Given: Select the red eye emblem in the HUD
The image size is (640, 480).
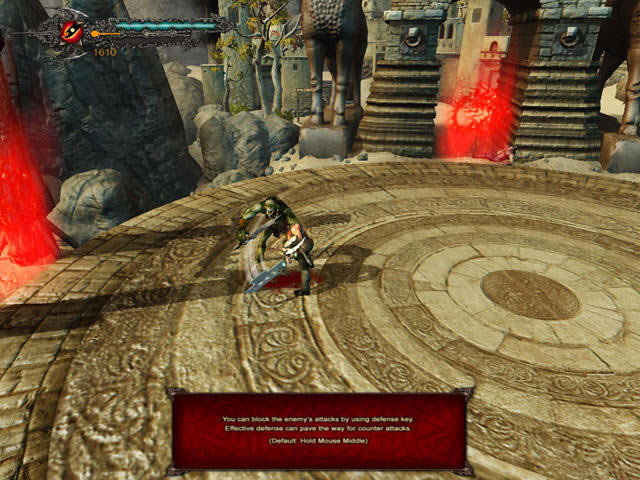Looking at the screenshot, I should point(73,32).
